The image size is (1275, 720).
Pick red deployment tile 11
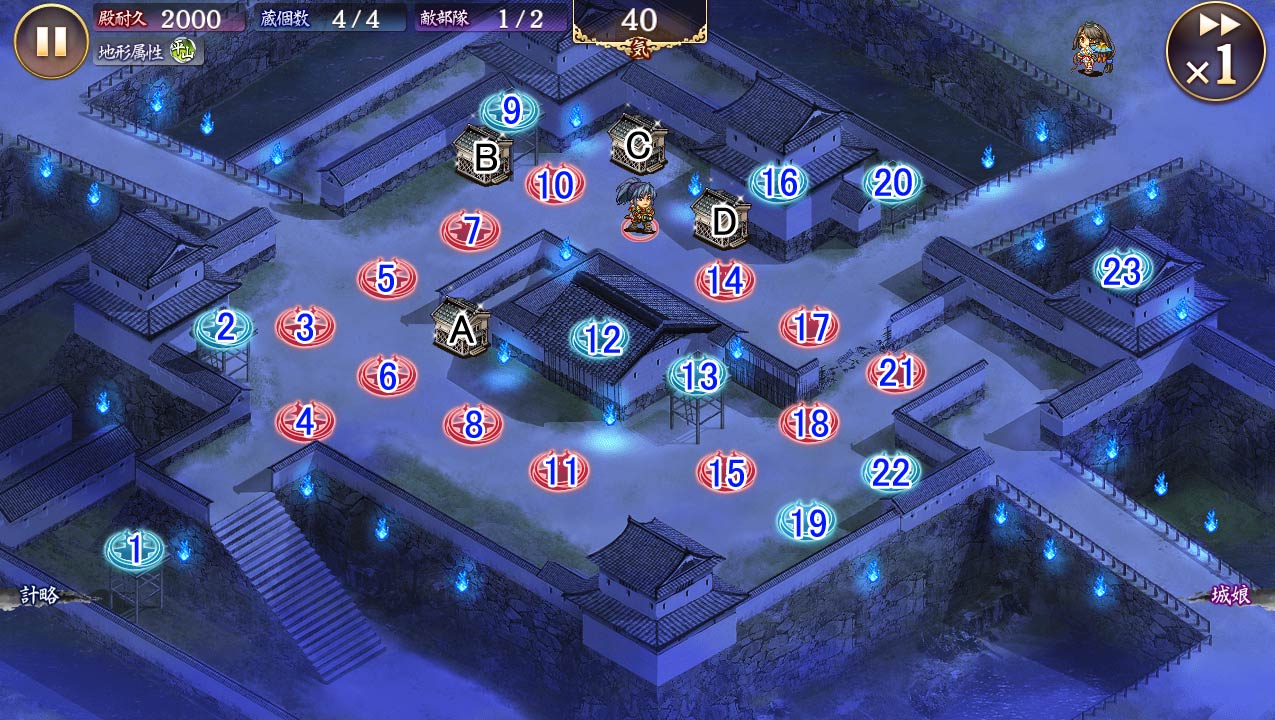point(560,471)
